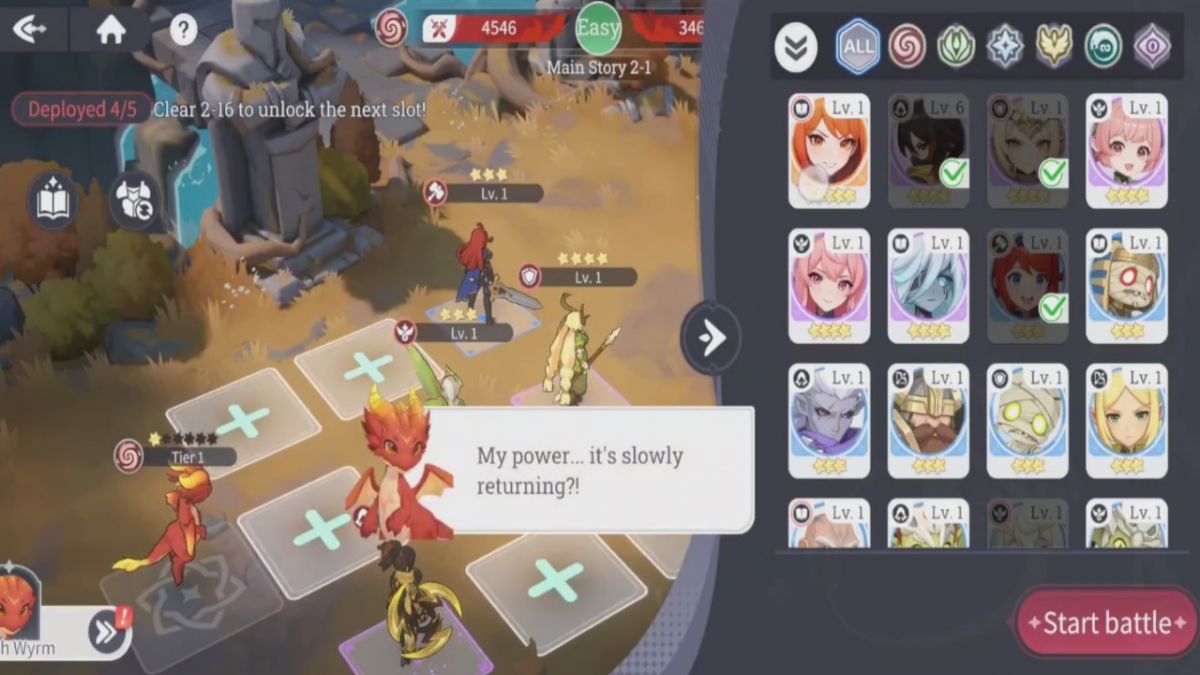Open the book guide icon
The height and width of the screenshot is (675, 1200).
point(53,200)
